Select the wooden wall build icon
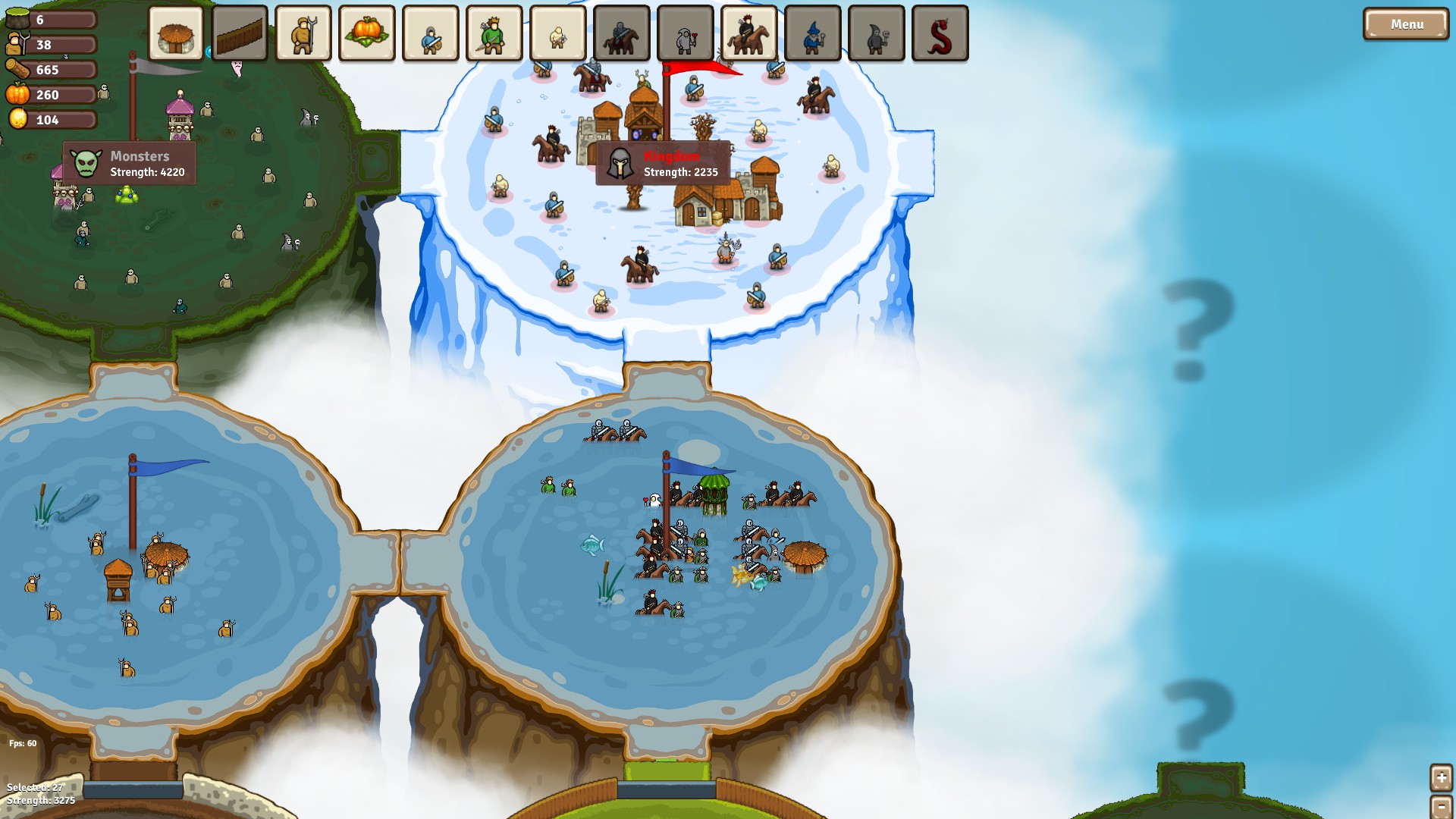 pyautogui.click(x=240, y=33)
